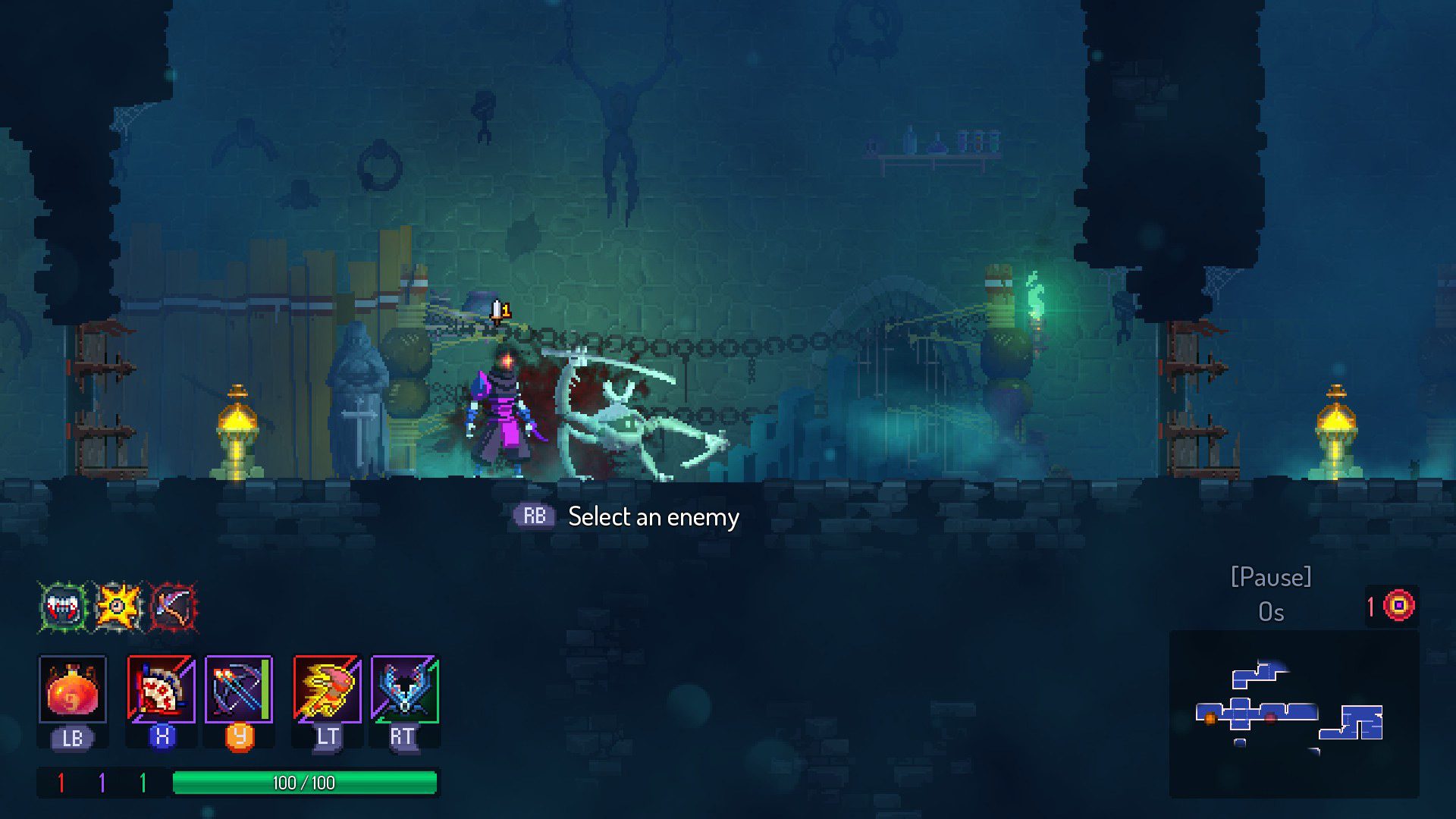1456x819 pixels.
Task: Activate the blue wings skill in the RT slot
Action: [x=404, y=690]
